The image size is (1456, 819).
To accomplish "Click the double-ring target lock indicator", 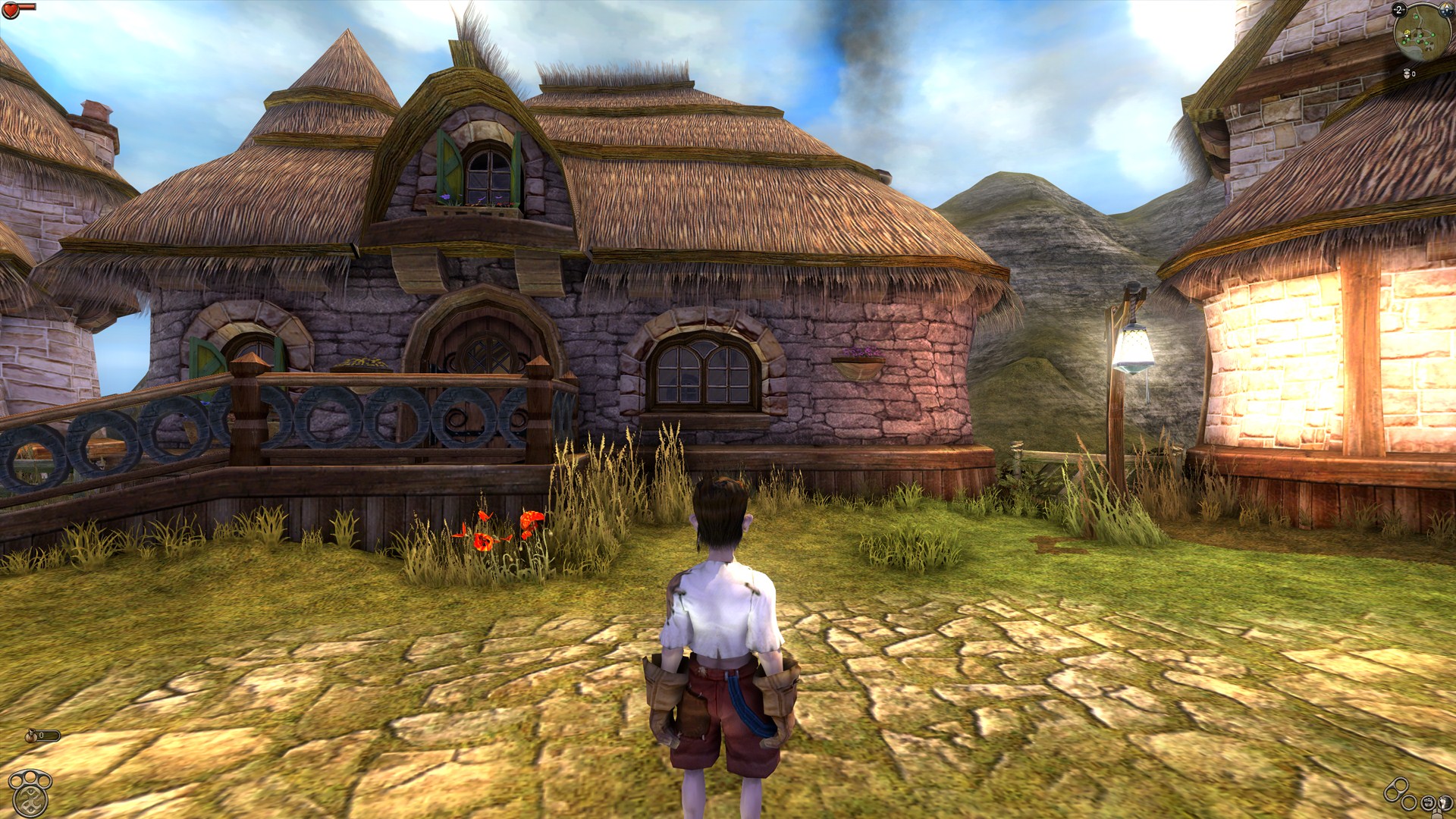I will 1398,788.
